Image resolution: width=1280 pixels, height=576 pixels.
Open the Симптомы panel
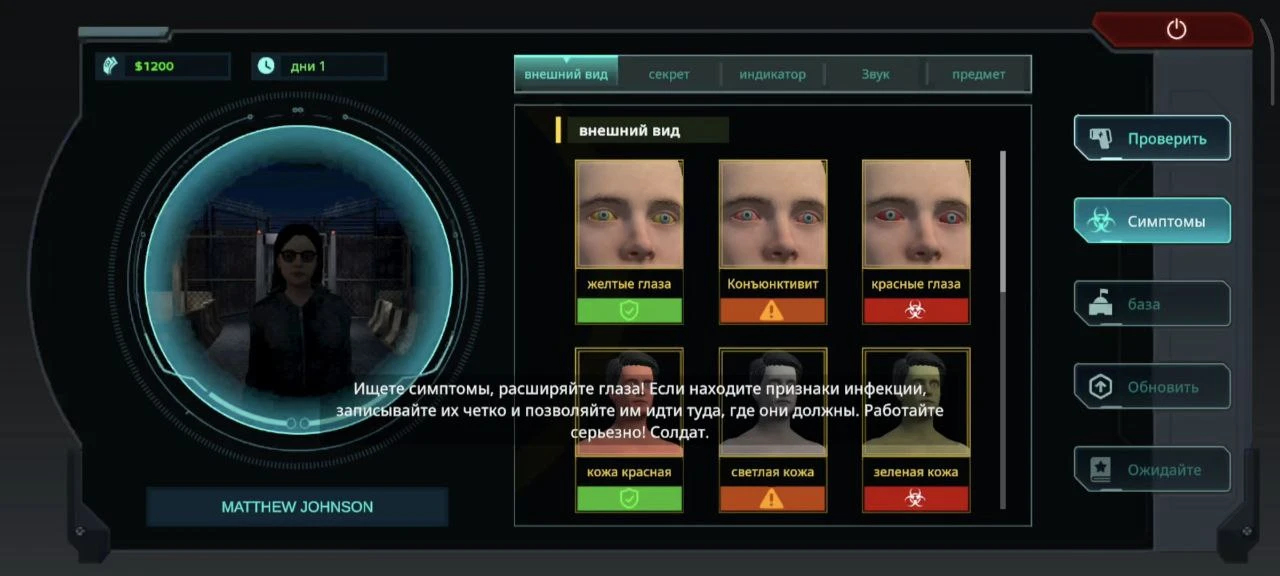coord(1152,221)
